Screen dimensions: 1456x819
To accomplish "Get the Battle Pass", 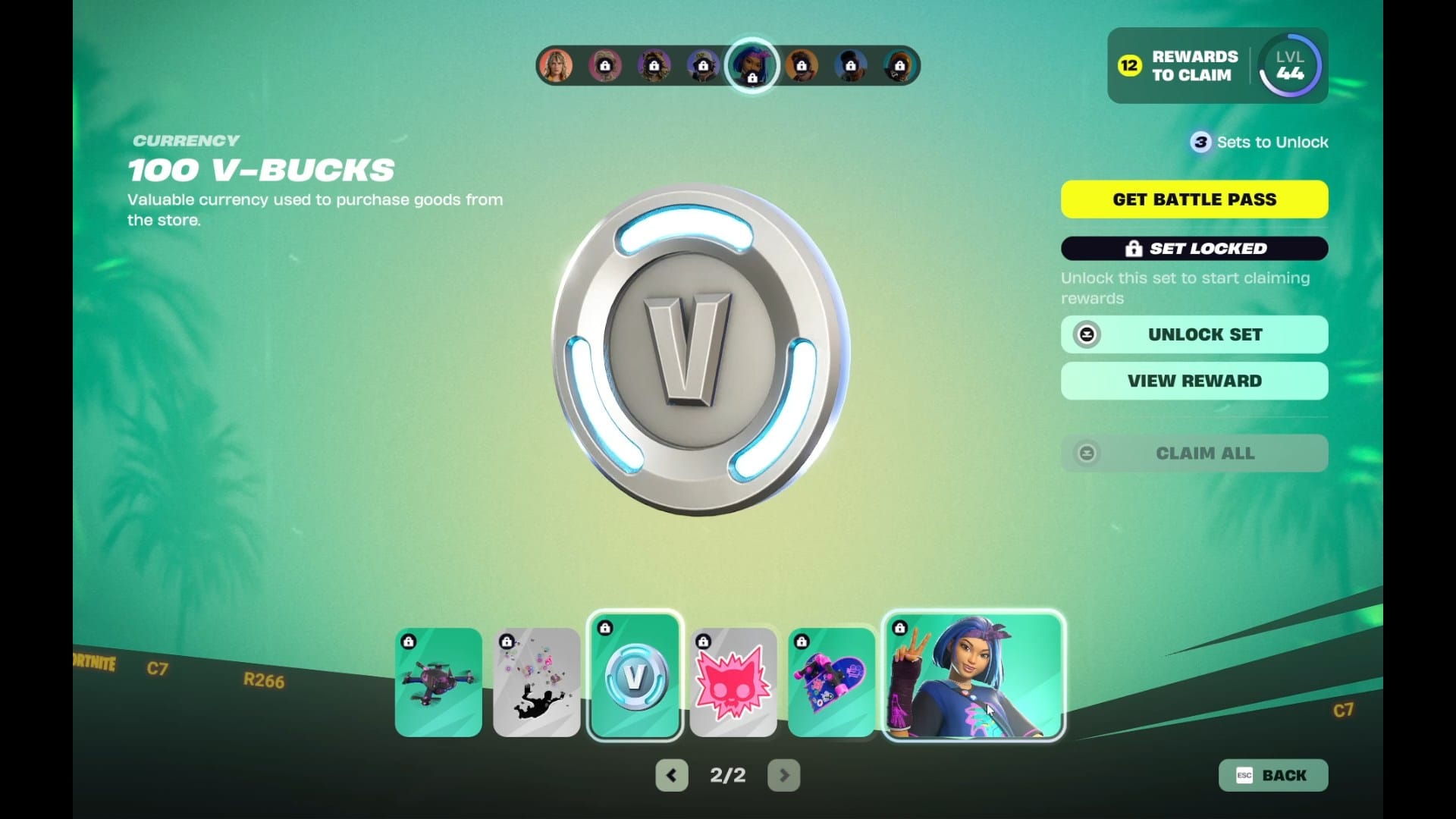I will click(1194, 199).
